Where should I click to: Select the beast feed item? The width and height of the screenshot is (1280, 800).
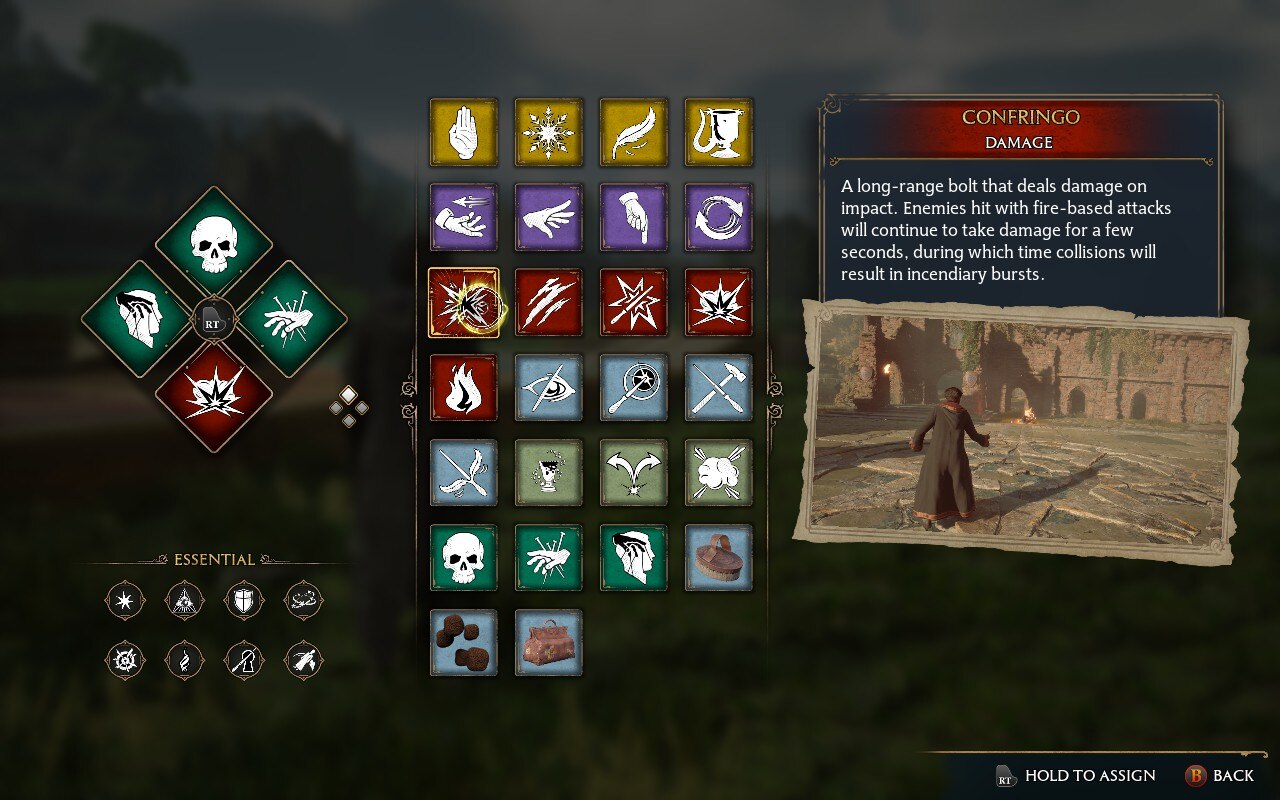tap(463, 643)
